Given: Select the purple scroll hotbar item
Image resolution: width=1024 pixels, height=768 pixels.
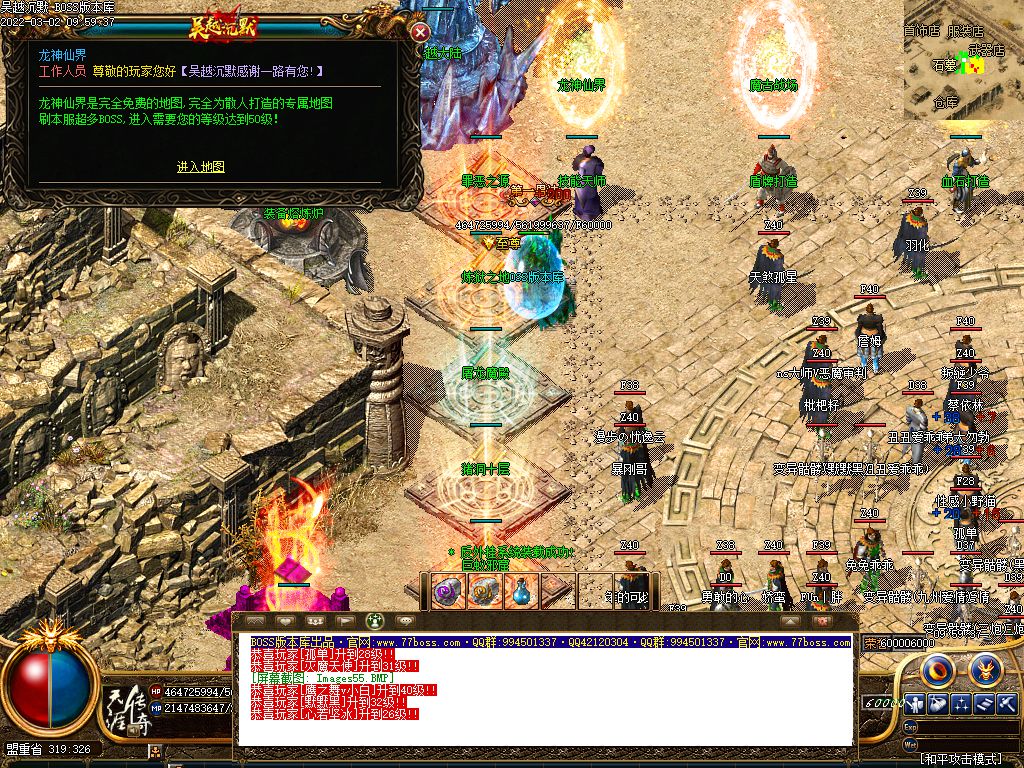Looking at the screenshot, I should (446, 591).
